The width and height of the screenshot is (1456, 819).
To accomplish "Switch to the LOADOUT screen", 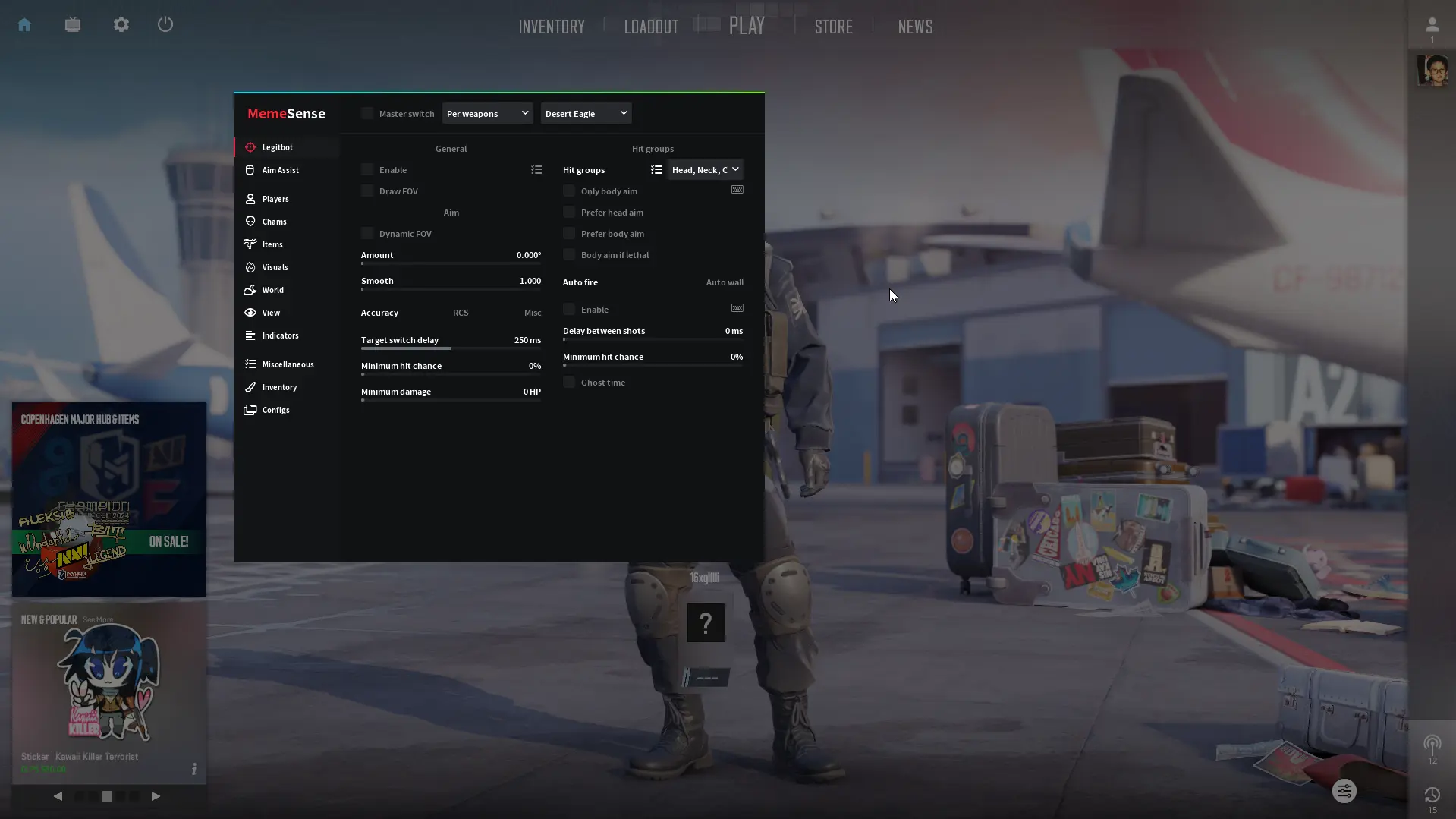I will (x=651, y=27).
